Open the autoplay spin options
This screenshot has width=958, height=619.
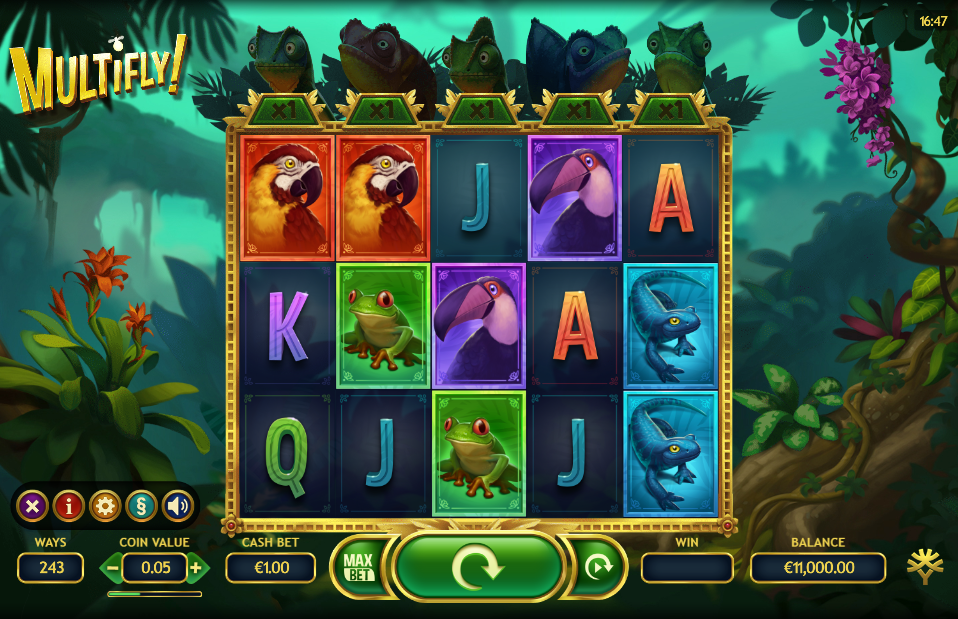pos(598,567)
